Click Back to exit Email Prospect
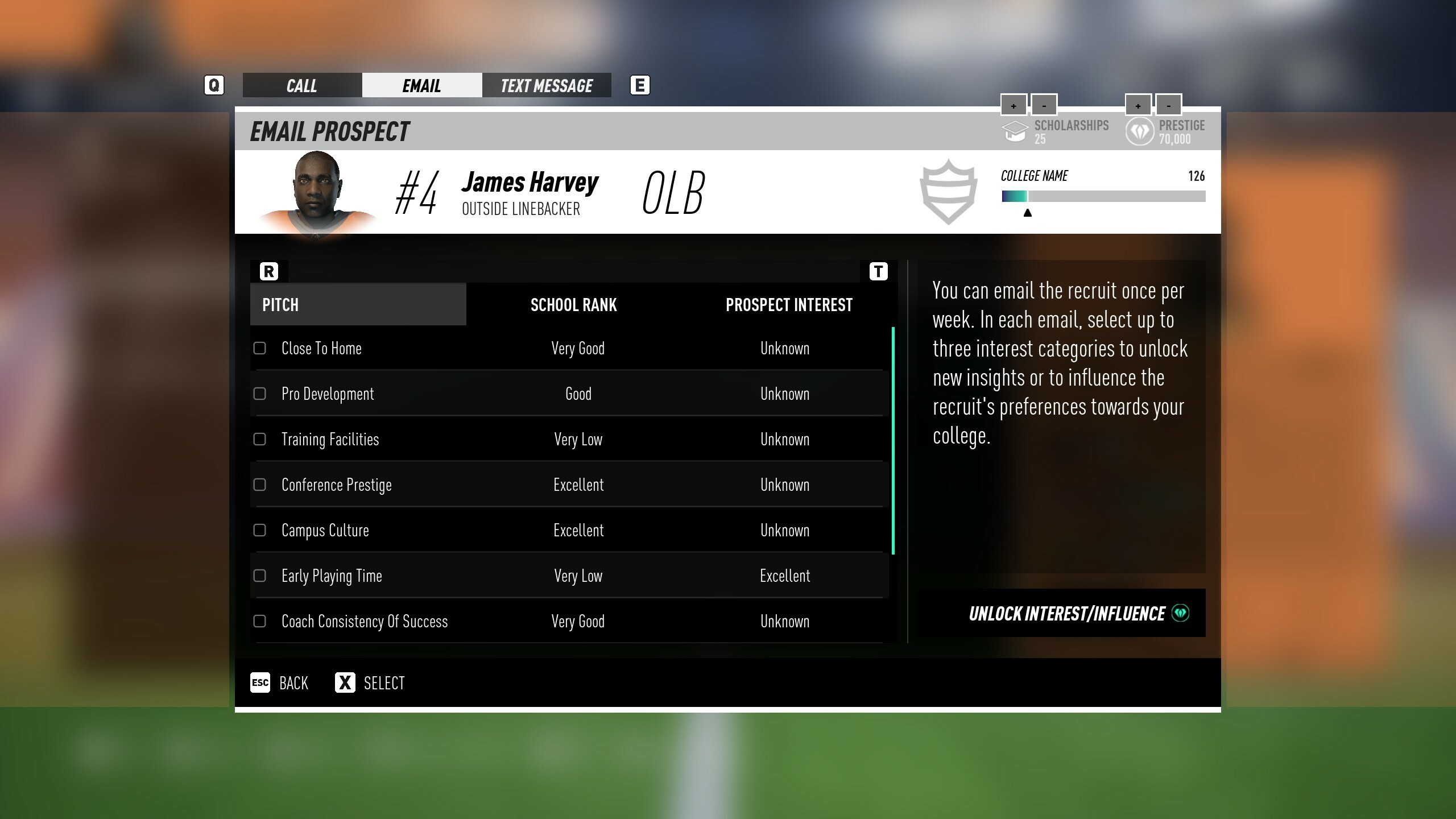Image resolution: width=1456 pixels, height=819 pixels. (280, 682)
